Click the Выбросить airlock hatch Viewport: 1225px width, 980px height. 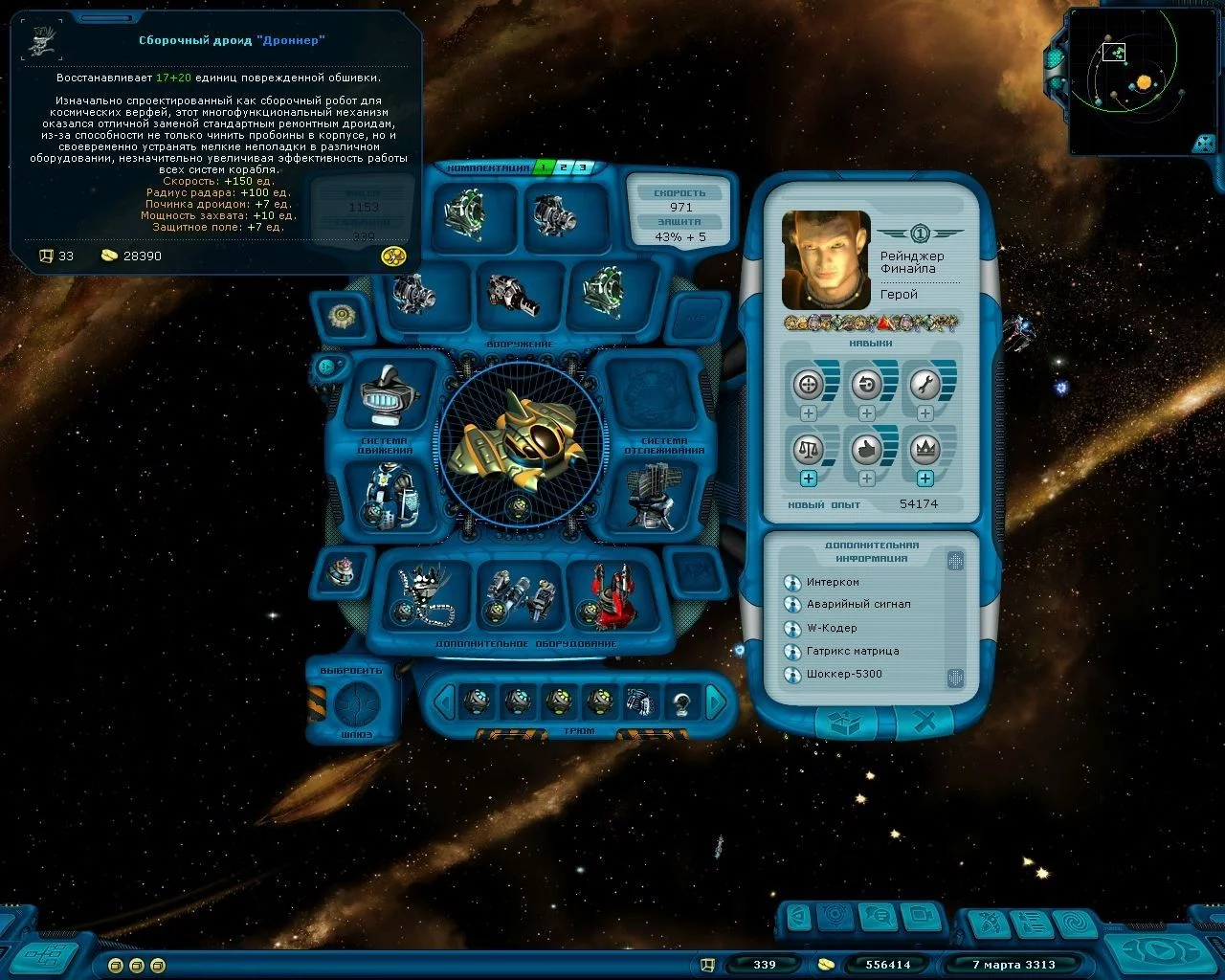[357, 704]
